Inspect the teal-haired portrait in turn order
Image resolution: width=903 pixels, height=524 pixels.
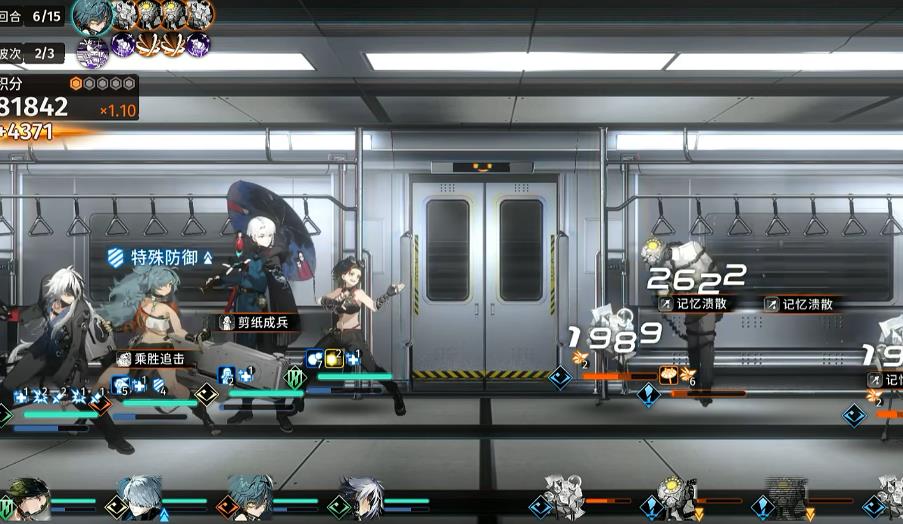pyautogui.click(x=92, y=14)
